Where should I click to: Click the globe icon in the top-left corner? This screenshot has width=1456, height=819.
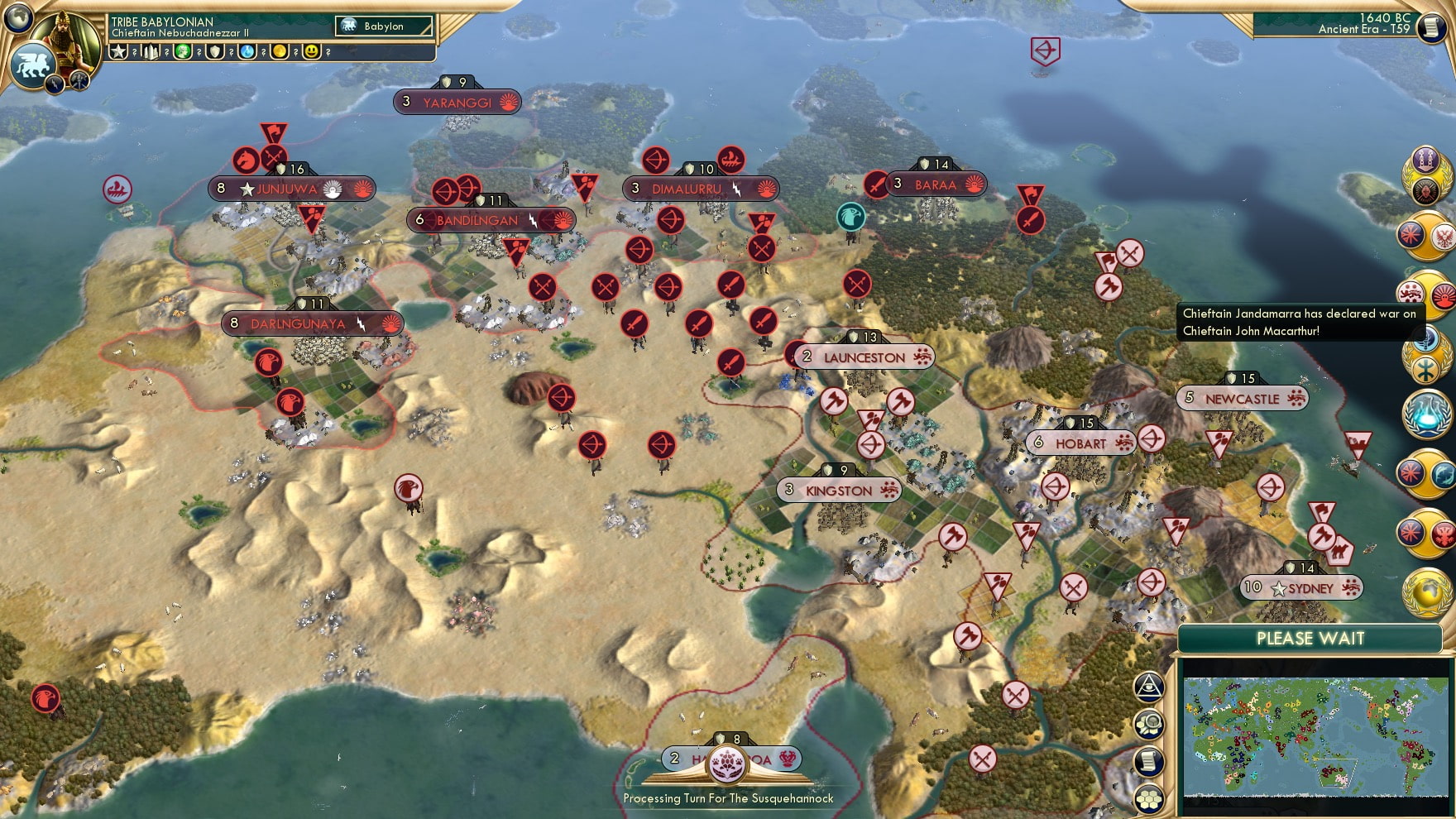coord(17,18)
